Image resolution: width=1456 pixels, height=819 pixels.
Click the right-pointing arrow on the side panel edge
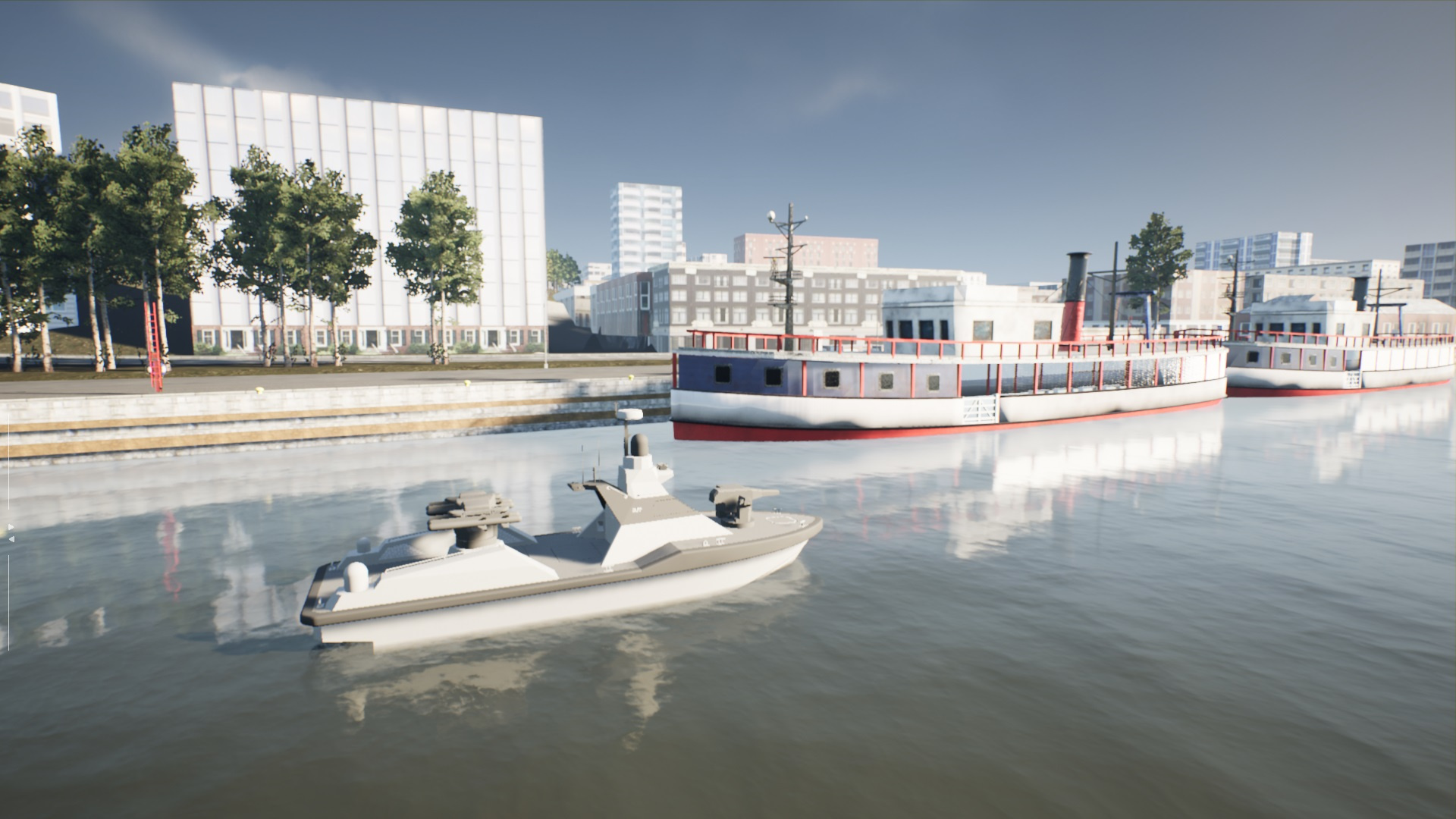tap(11, 527)
